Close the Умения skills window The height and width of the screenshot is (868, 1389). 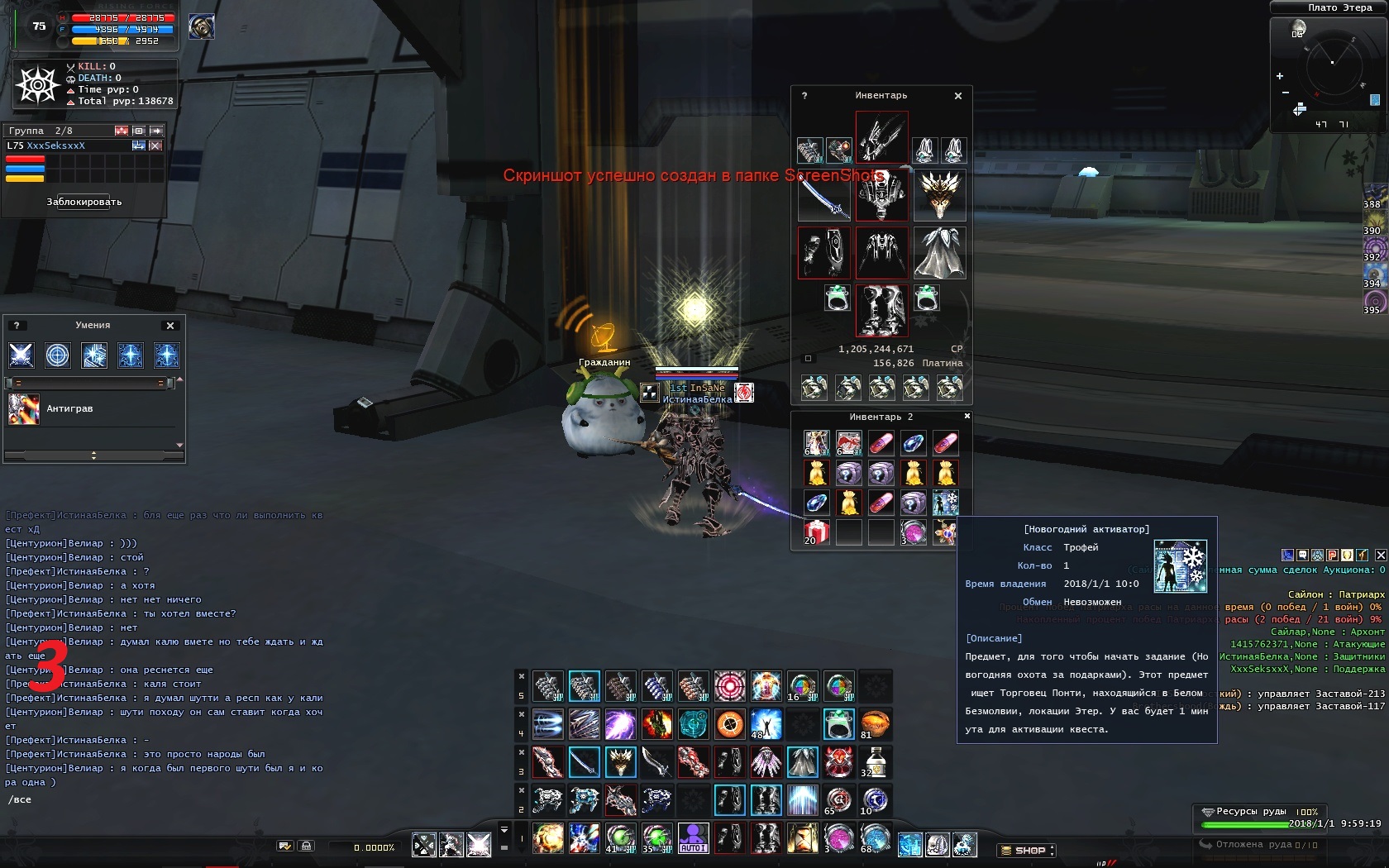(170, 326)
